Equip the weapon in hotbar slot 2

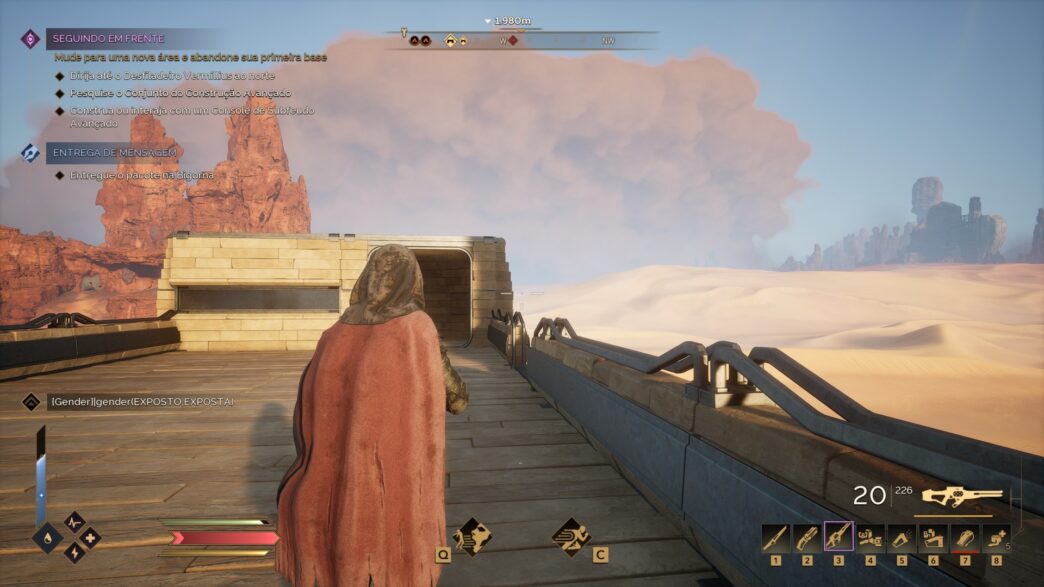[x=807, y=538]
